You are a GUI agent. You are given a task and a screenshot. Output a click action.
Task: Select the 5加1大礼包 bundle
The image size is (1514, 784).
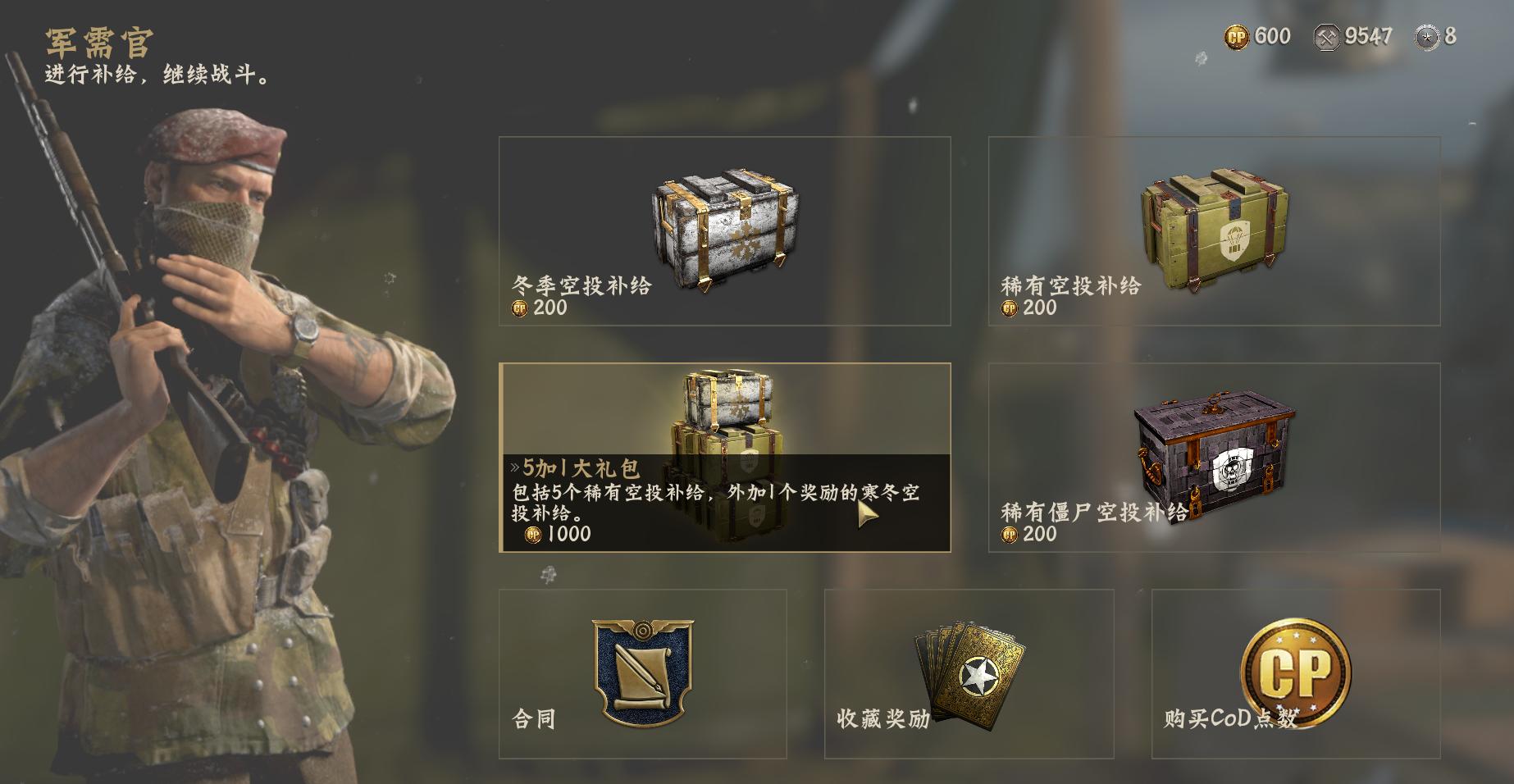point(726,463)
